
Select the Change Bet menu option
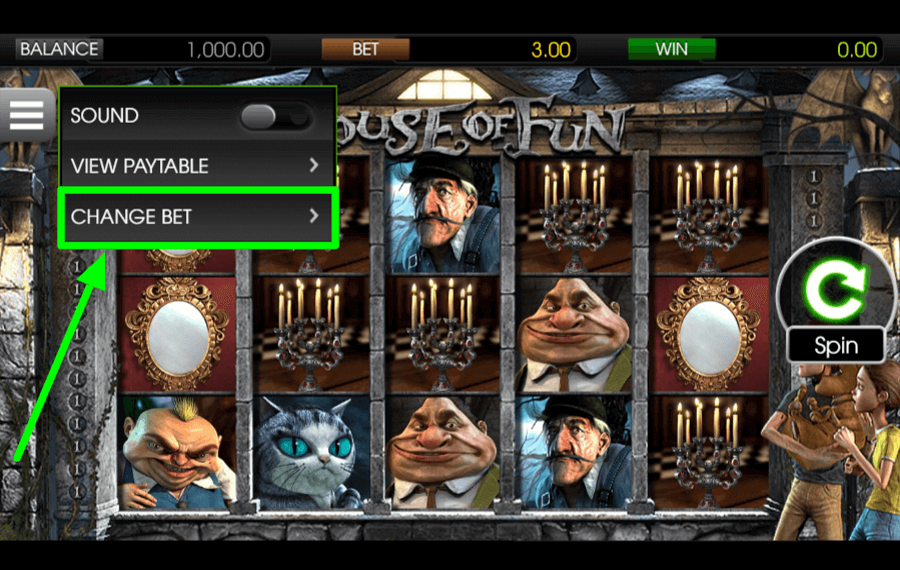(196, 216)
